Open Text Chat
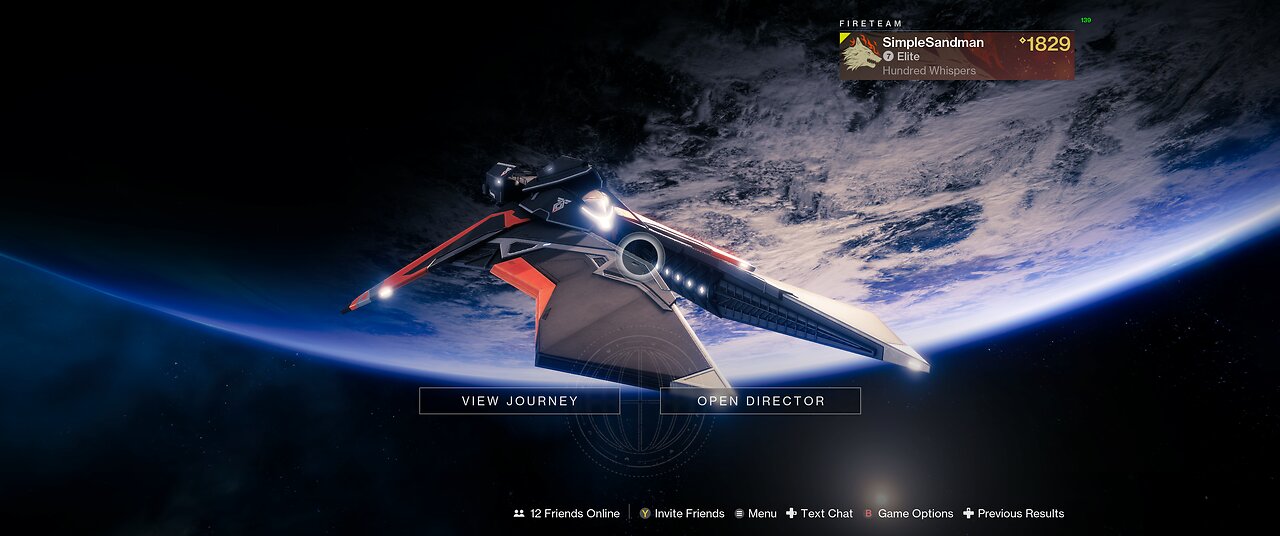Screen dimensions: 1280x536 pos(819,513)
